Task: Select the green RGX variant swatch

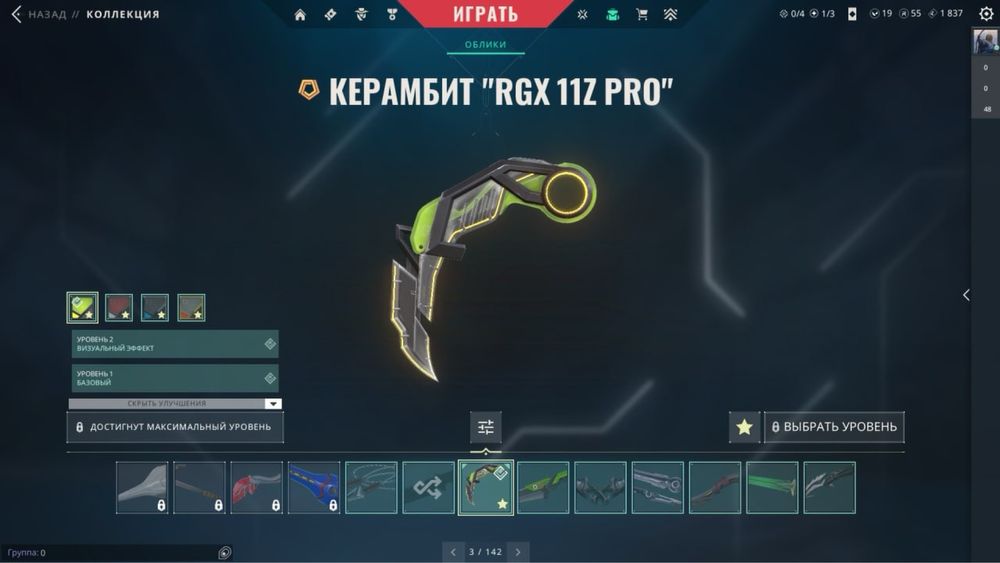Action: [83, 307]
